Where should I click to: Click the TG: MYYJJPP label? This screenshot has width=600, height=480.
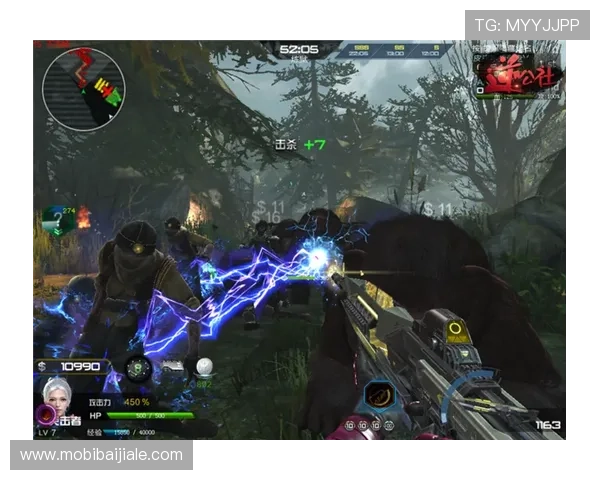pos(527,25)
